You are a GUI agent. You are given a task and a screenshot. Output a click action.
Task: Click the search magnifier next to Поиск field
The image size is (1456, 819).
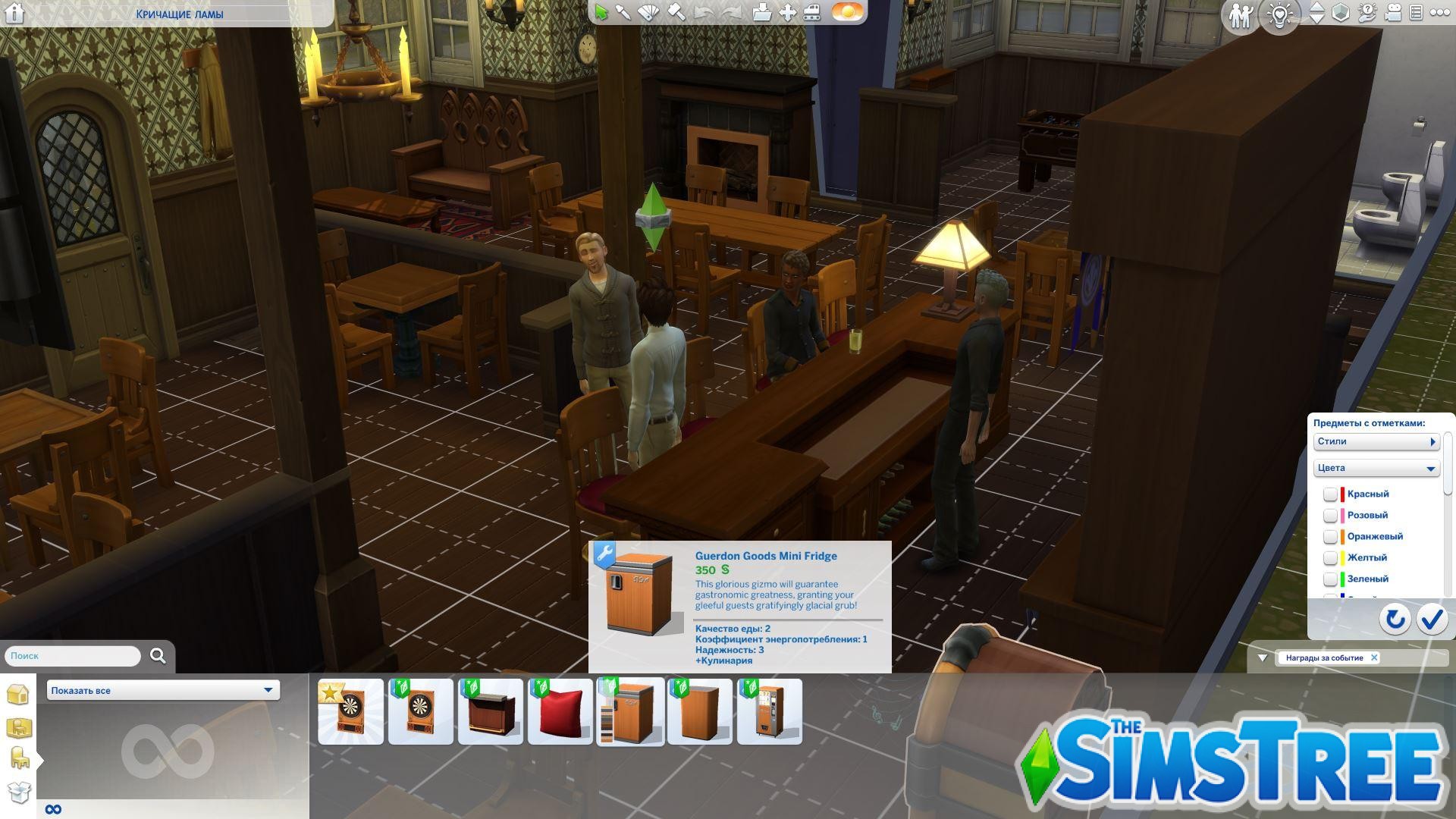point(158,656)
